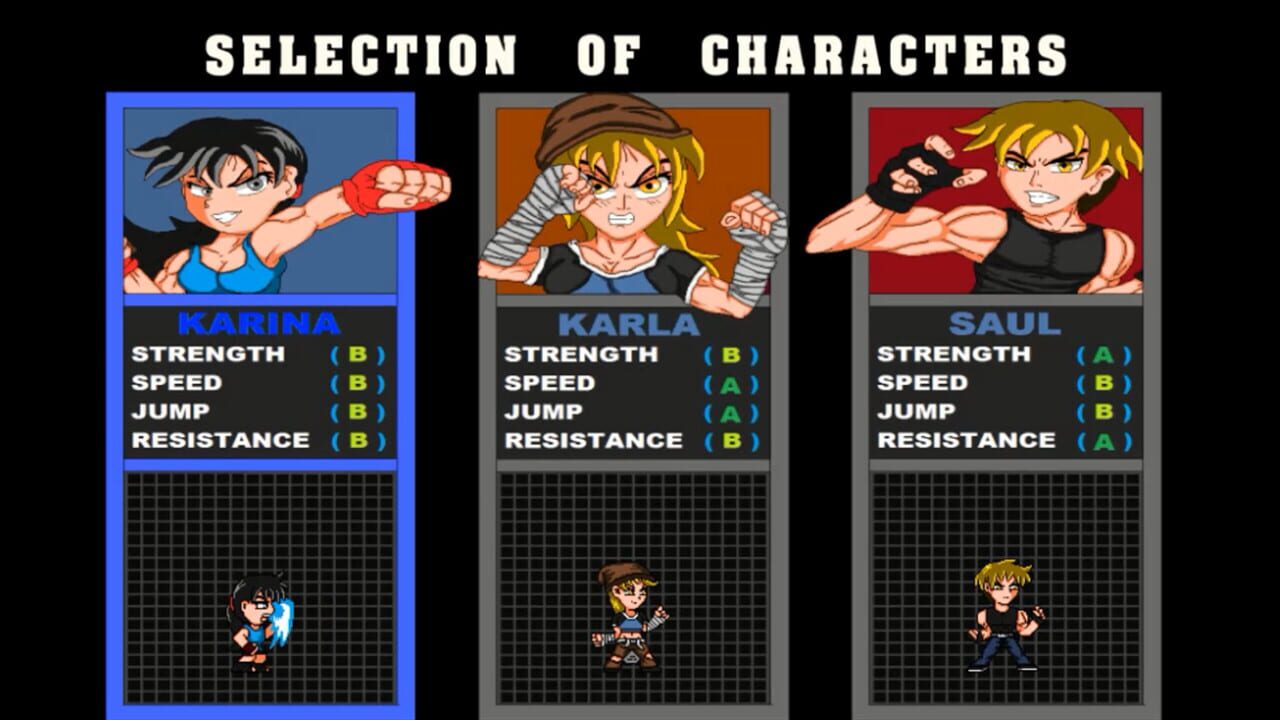Viewport: 1280px width, 720px height.
Task: Select Karina's character portrait
Action: [260, 200]
